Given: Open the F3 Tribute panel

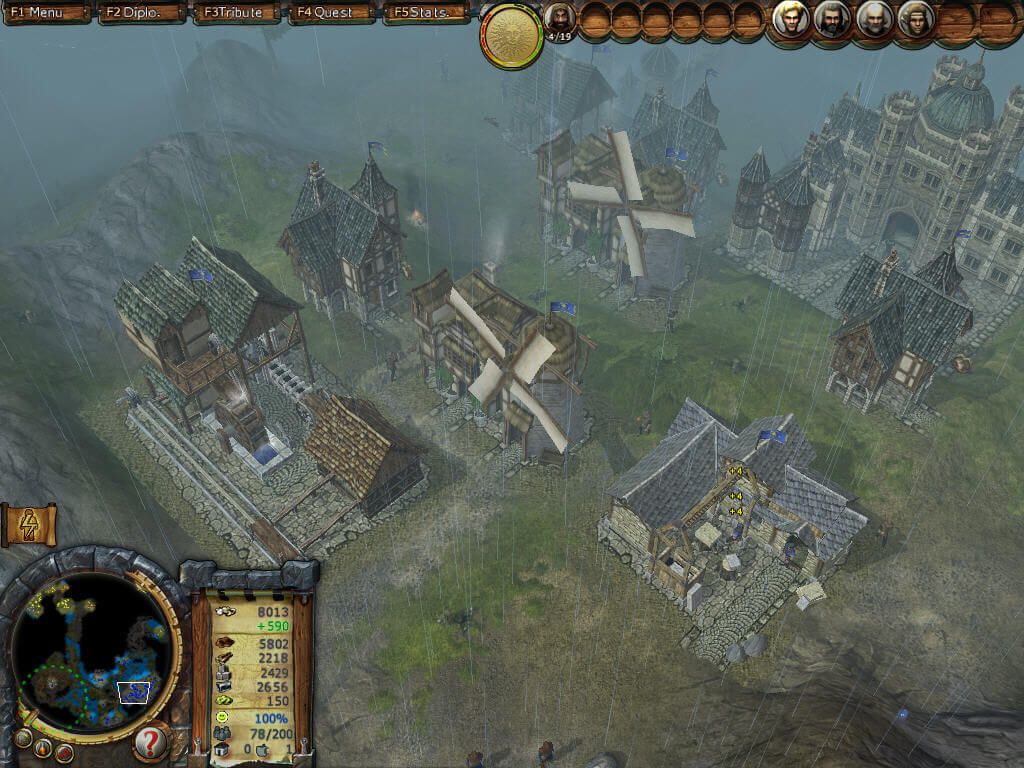Looking at the screenshot, I should point(235,13).
